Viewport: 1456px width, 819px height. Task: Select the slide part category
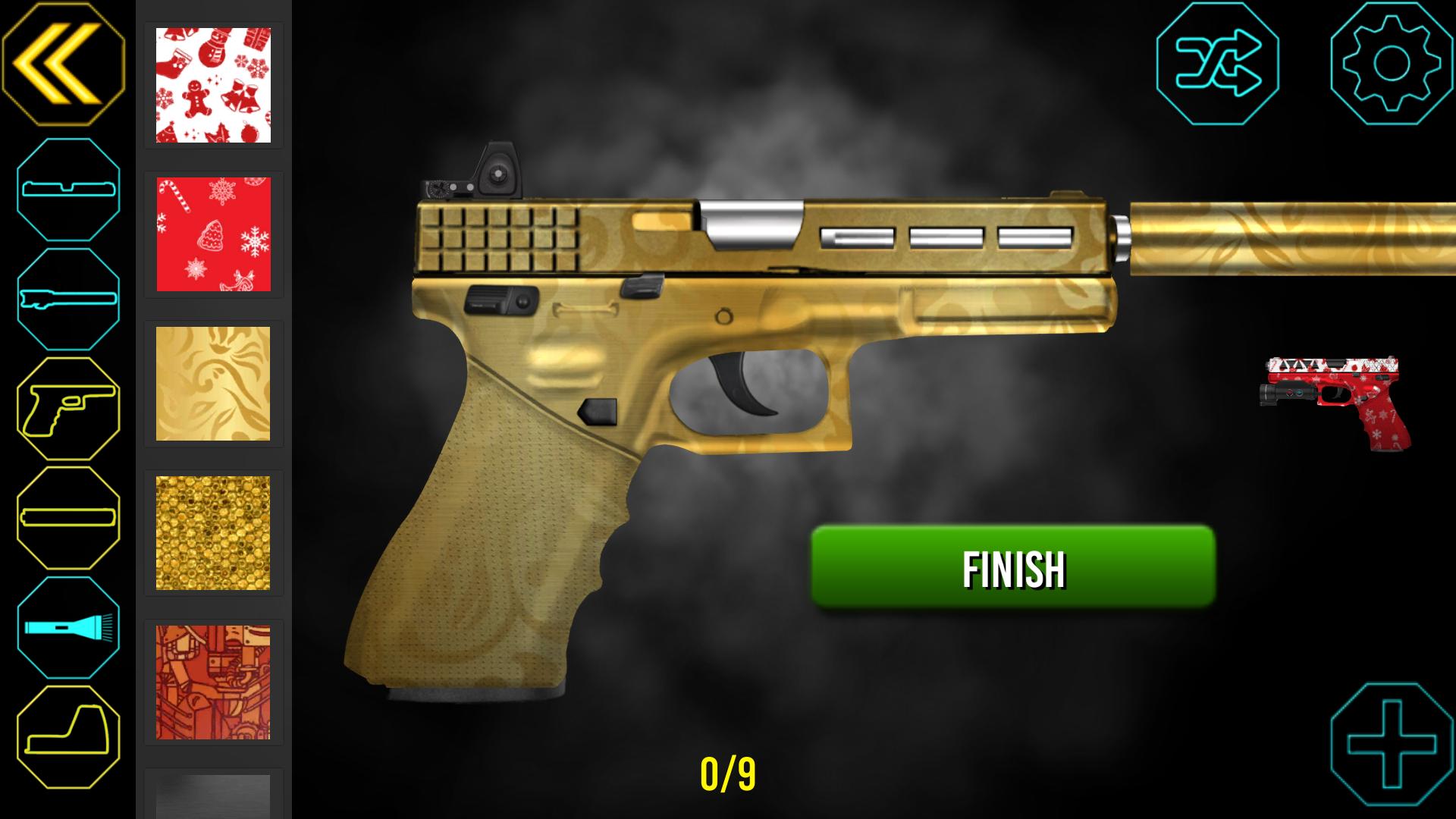point(68,190)
